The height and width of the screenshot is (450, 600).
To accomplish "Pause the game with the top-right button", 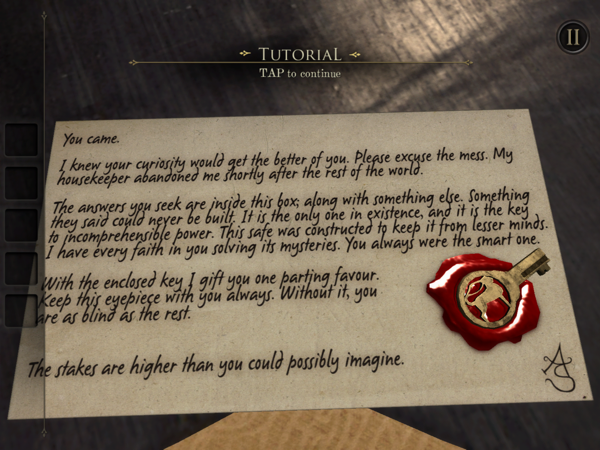I will pyautogui.click(x=572, y=38).
